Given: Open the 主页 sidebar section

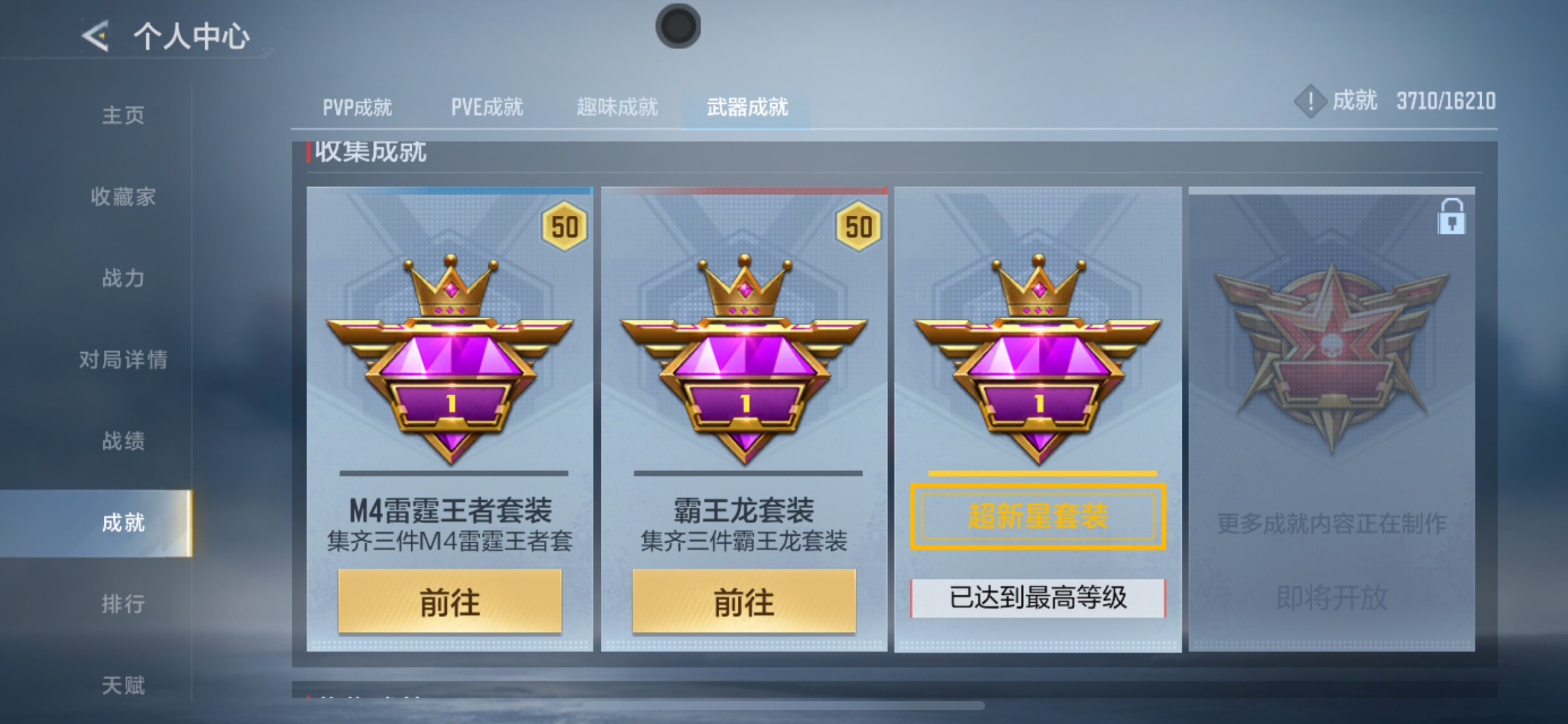Looking at the screenshot, I should click(x=125, y=115).
